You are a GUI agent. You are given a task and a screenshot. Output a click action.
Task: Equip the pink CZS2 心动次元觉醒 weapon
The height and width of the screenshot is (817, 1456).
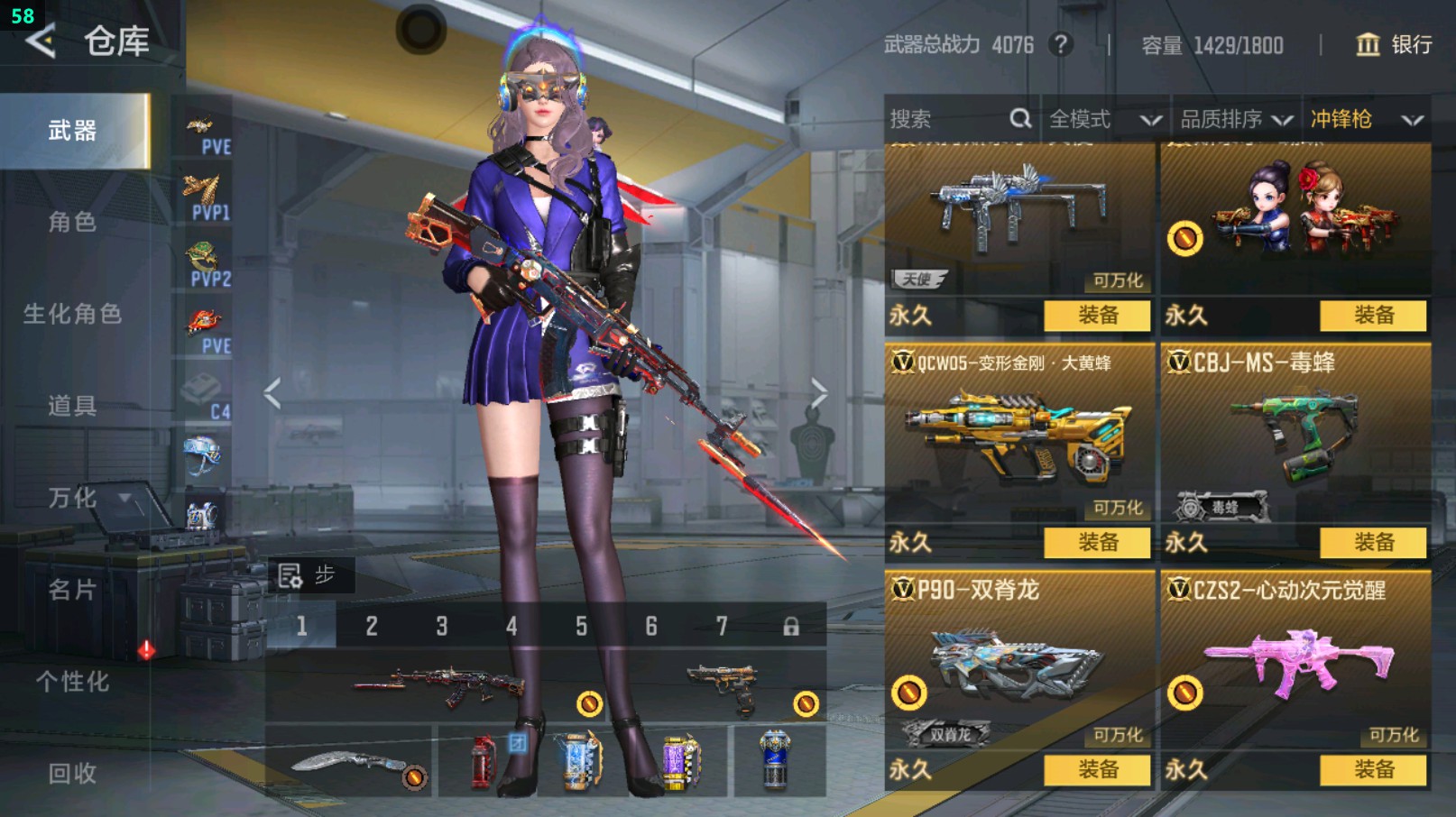pyautogui.click(x=1373, y=770)
